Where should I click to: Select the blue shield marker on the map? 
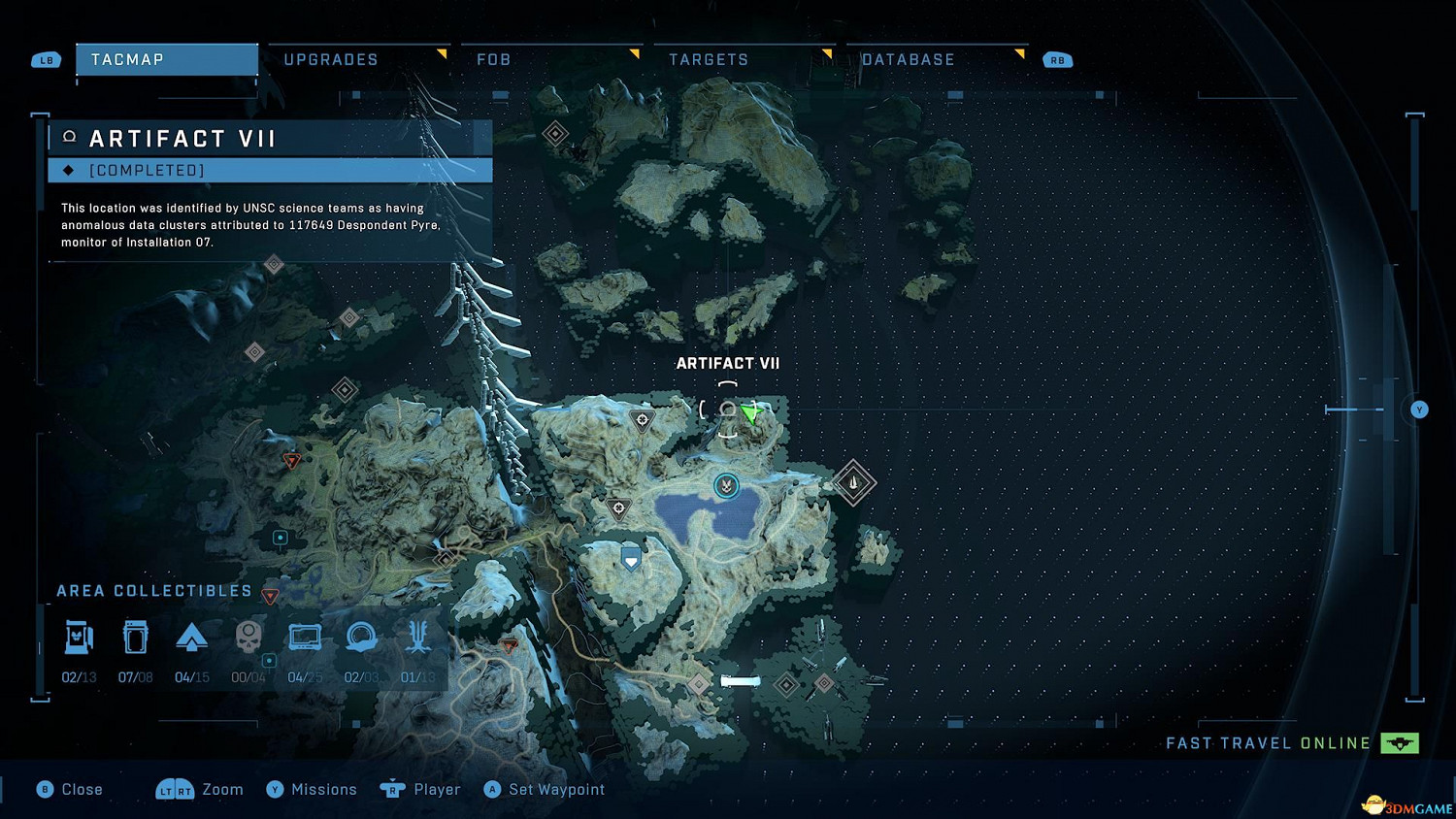(x=631, y=558)
